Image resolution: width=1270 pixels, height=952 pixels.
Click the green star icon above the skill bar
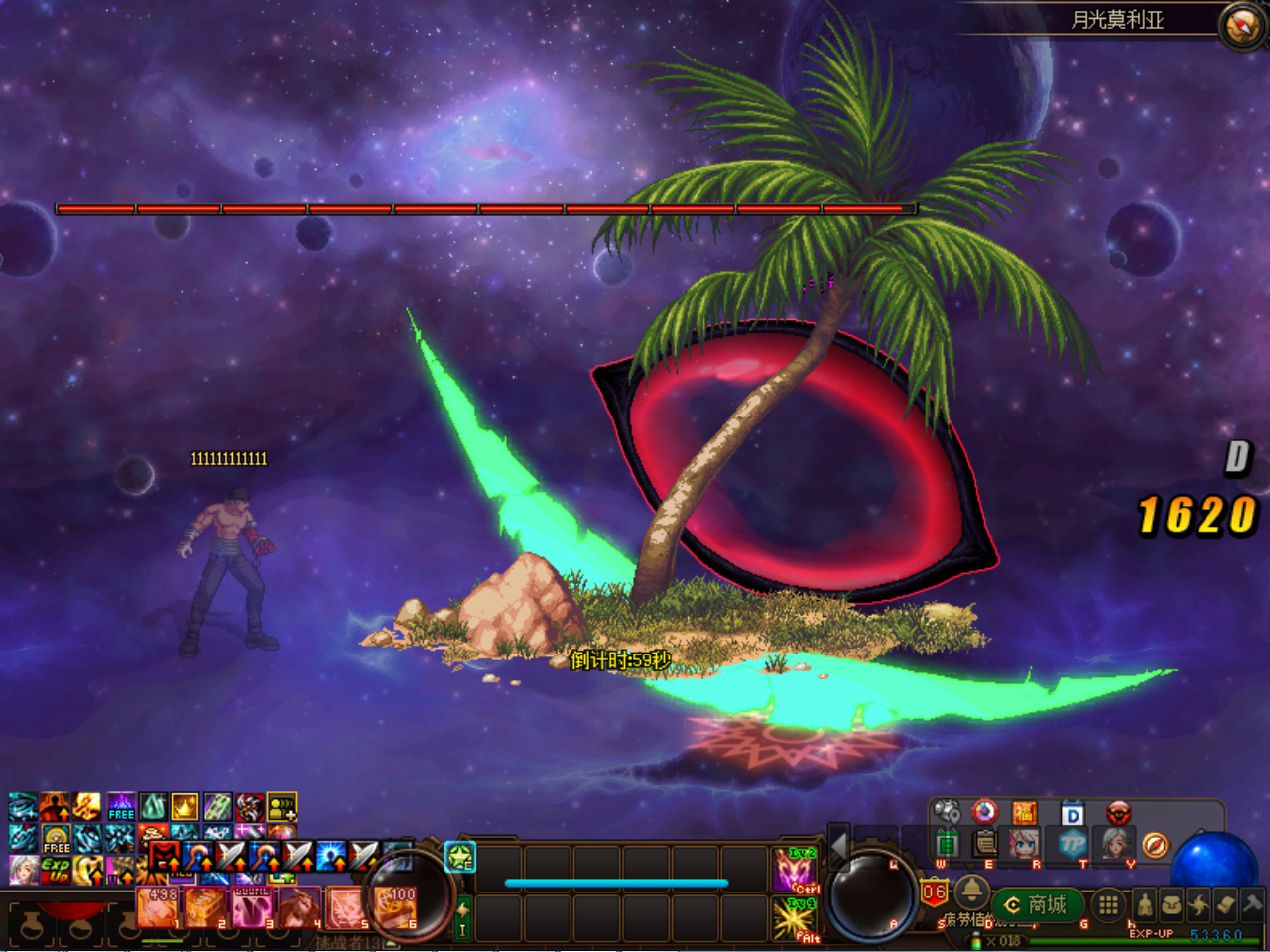pyautogui.click(x=460, y=857)
